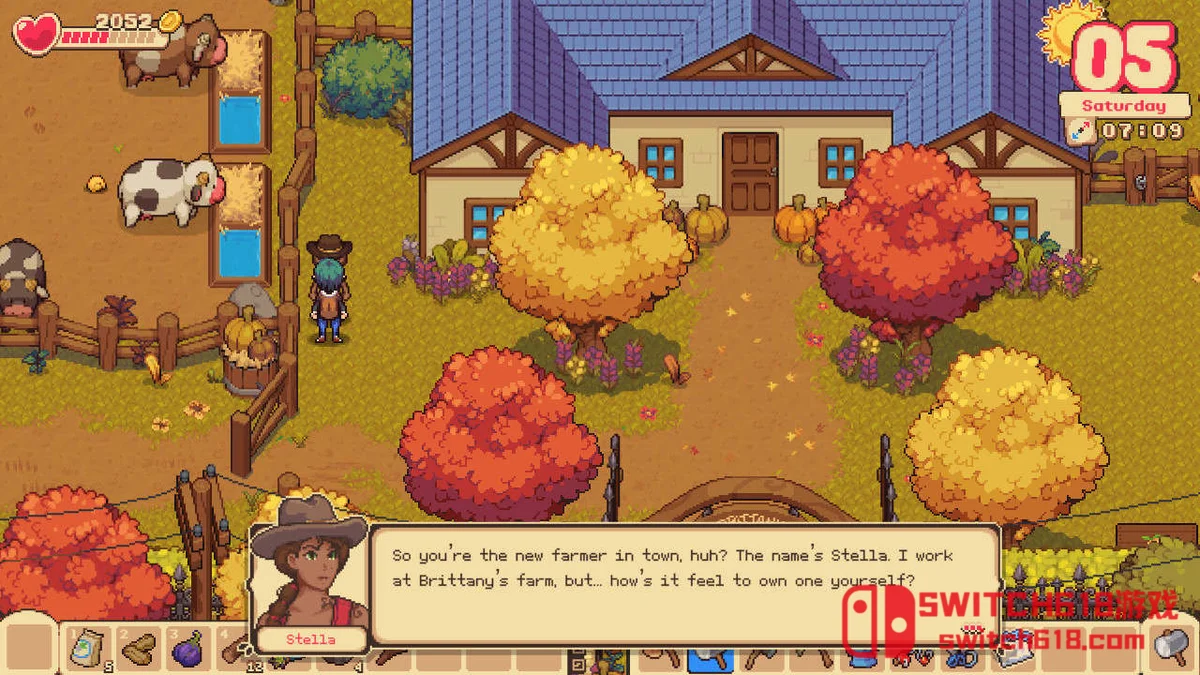Select the seed bag hotbar slot
Image resolution: width=1200 pixels, height=675 pixels.
pyautogui.click(x=88, y=649)
